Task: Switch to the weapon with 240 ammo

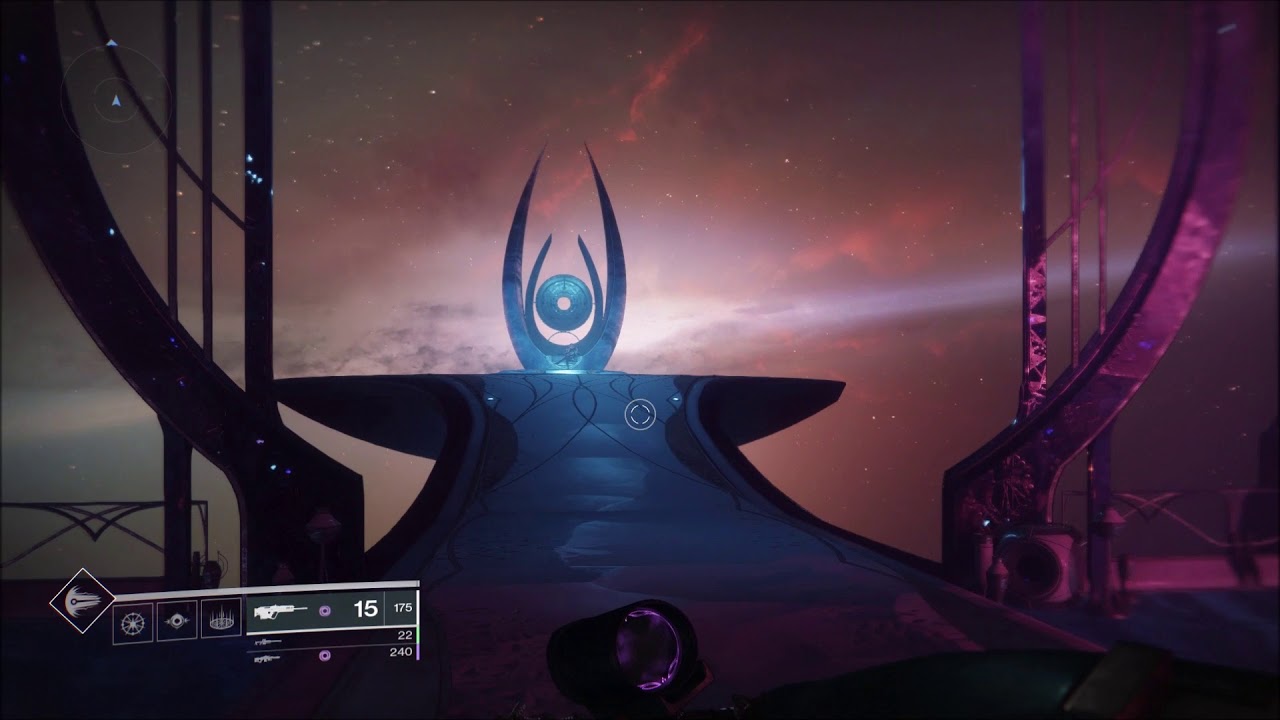Action: click(330, 656)
